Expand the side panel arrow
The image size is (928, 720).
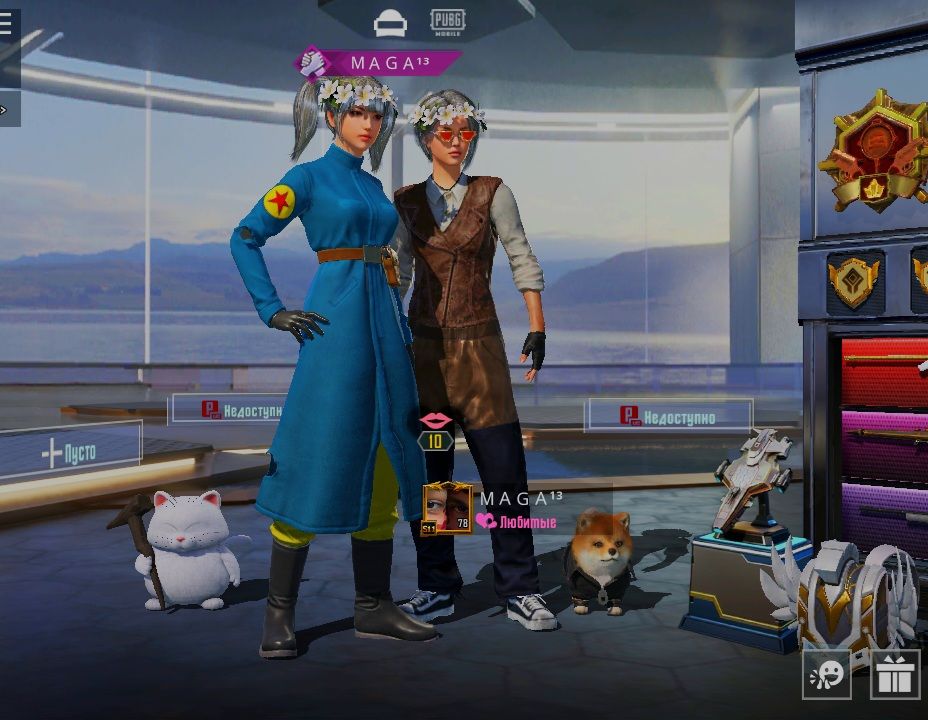click(x=5, y=109)
